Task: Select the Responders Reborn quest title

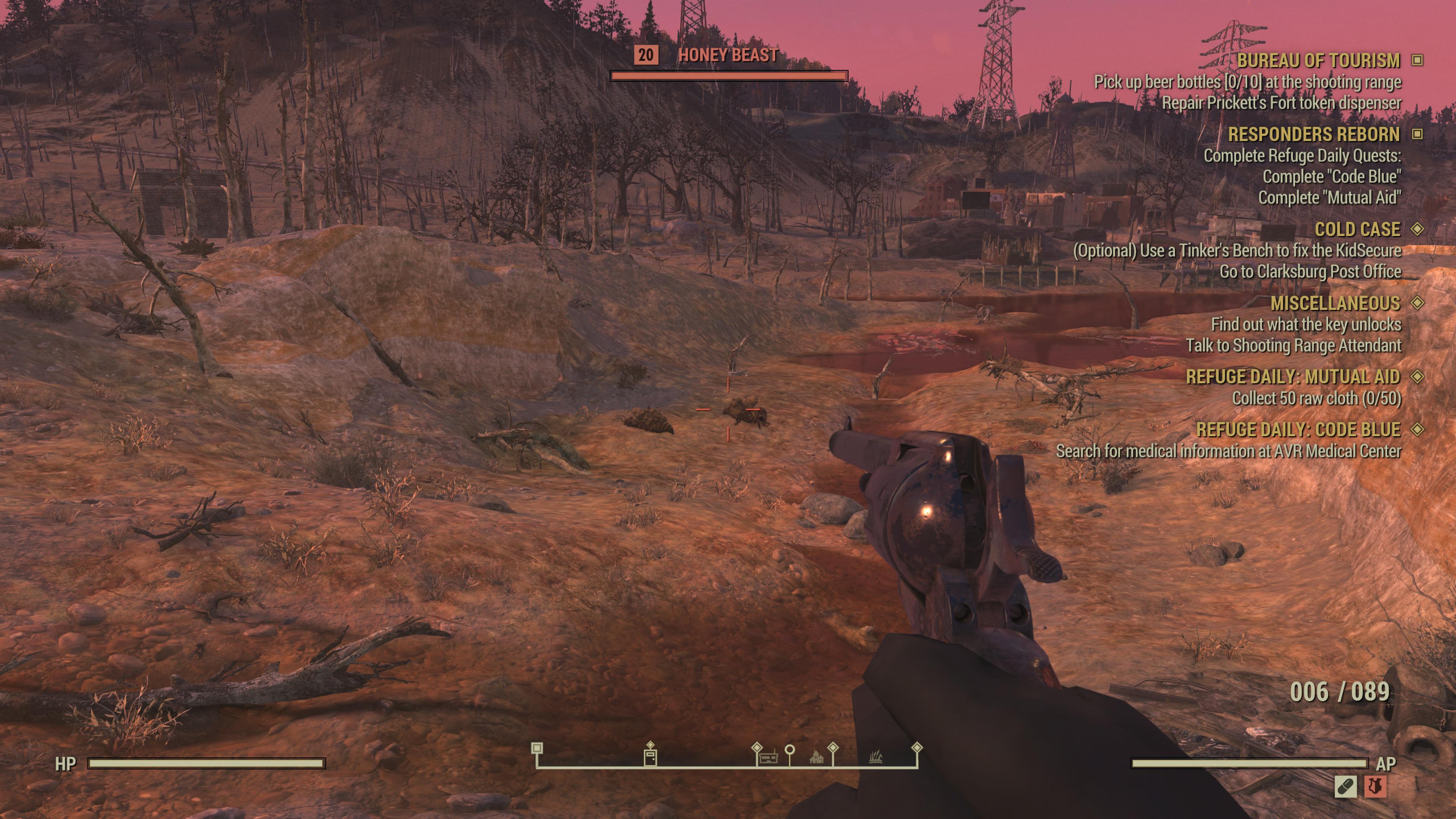Action: tap(1313, 135)
